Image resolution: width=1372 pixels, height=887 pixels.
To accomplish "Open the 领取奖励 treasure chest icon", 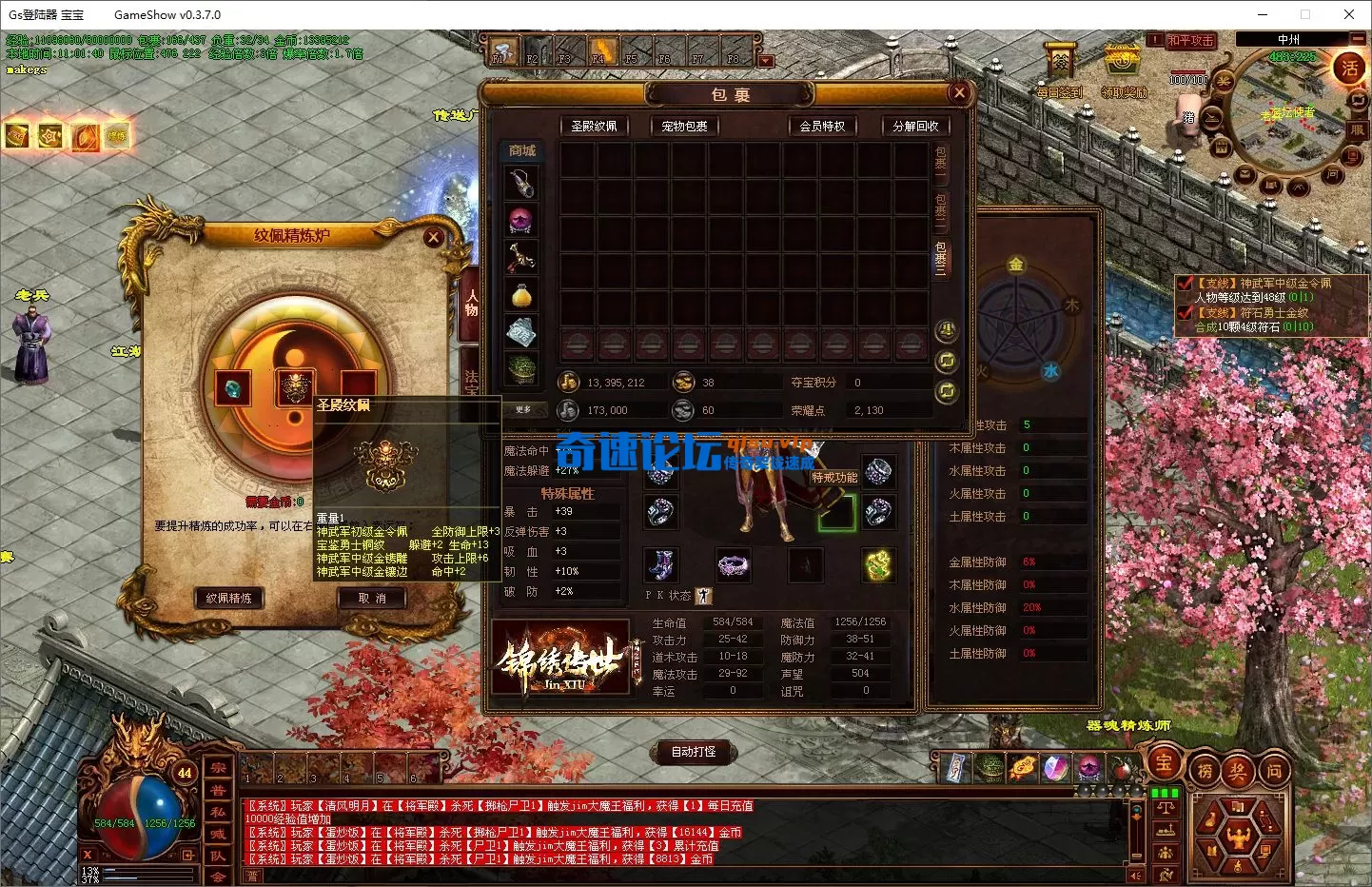I will pos(1121,59).
